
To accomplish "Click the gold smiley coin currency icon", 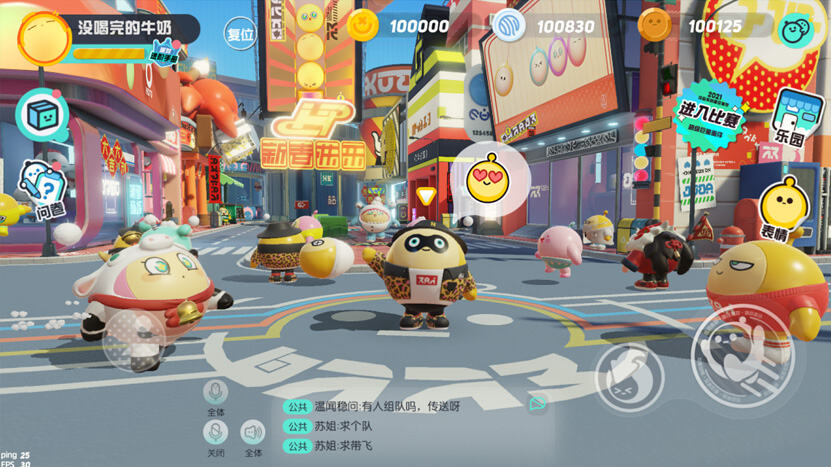I will click(362, 26).
